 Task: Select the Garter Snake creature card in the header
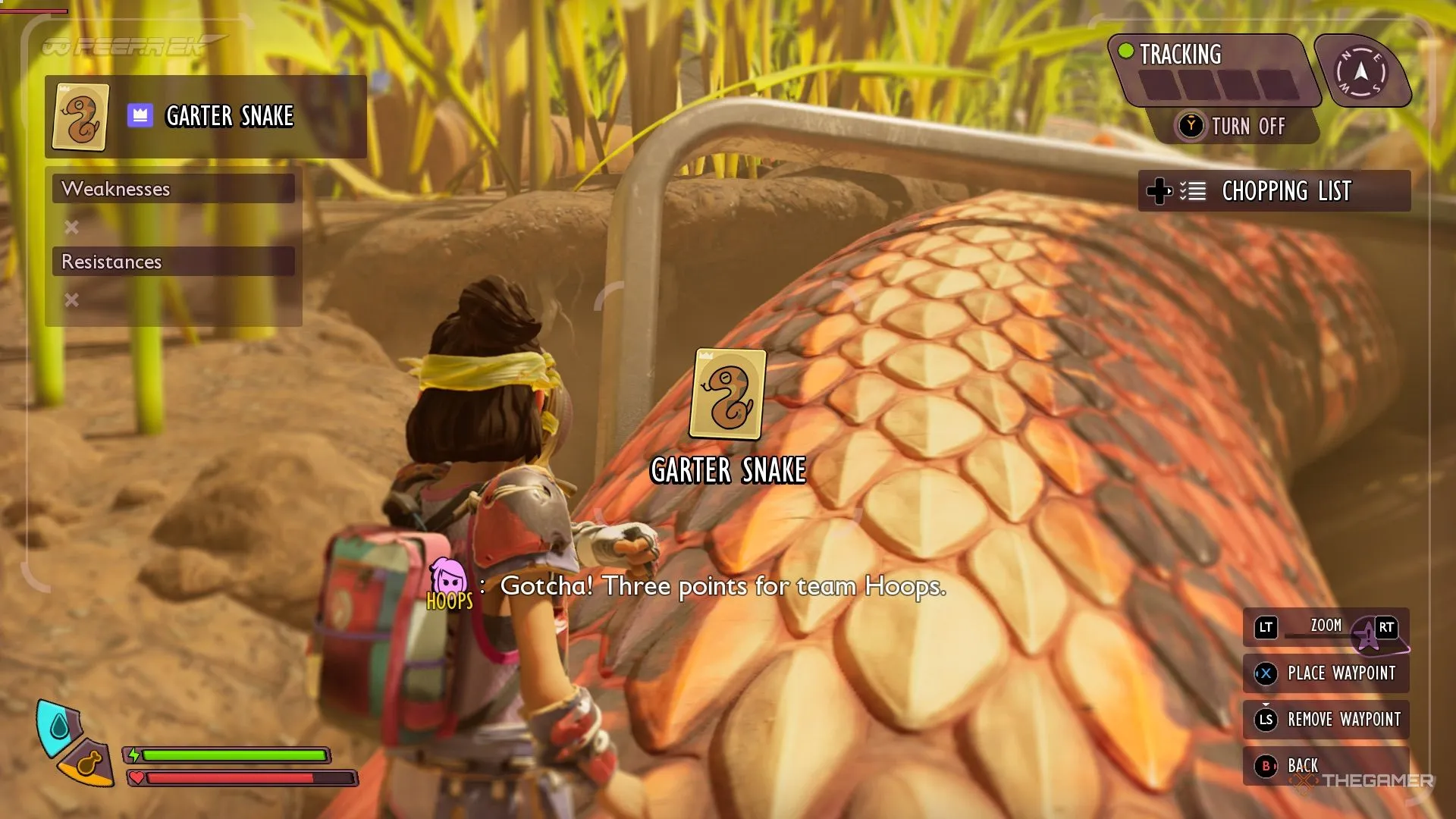pos(80,117)
